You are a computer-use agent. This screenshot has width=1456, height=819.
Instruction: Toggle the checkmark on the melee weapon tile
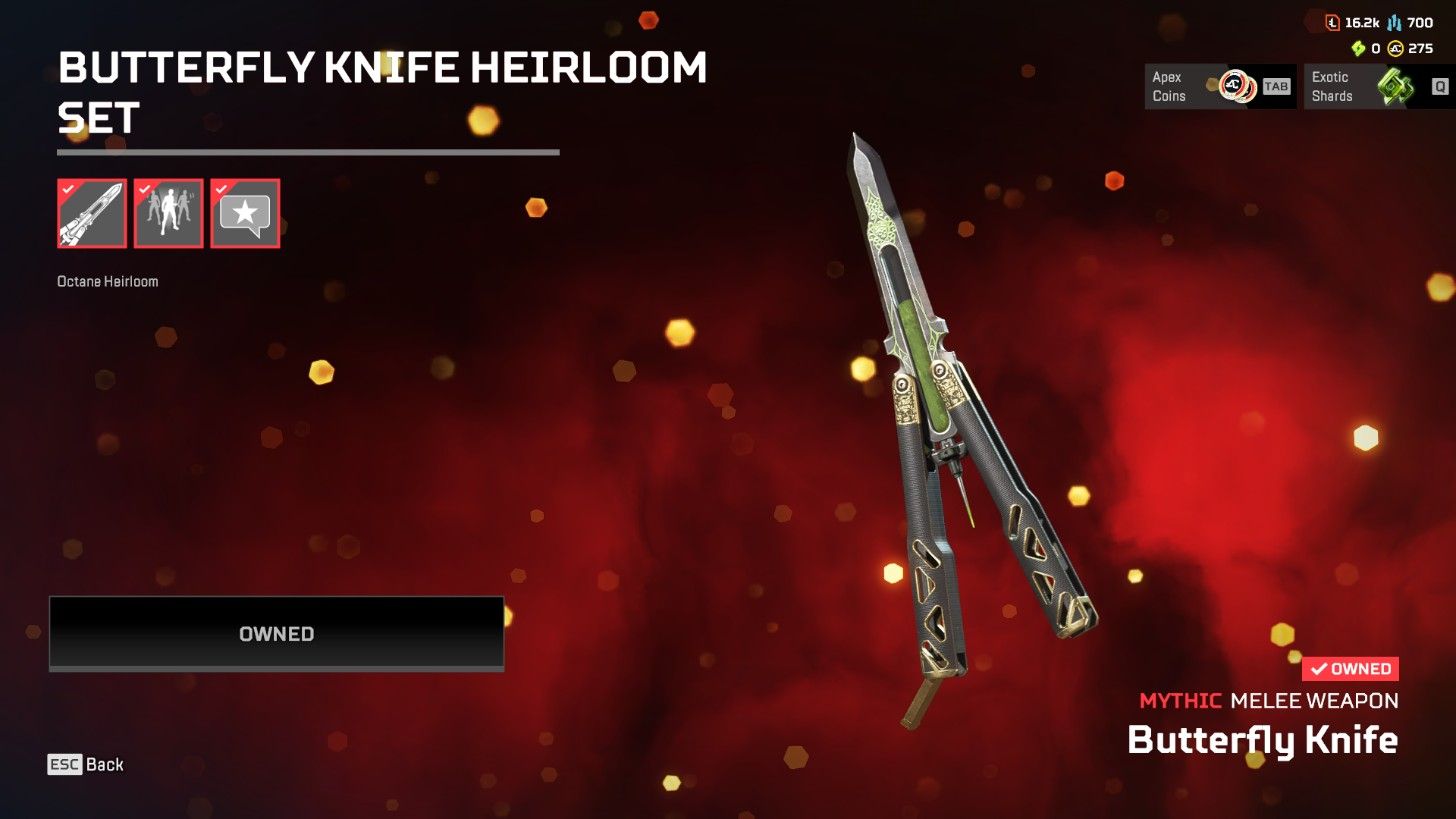[x=69, y=189]
